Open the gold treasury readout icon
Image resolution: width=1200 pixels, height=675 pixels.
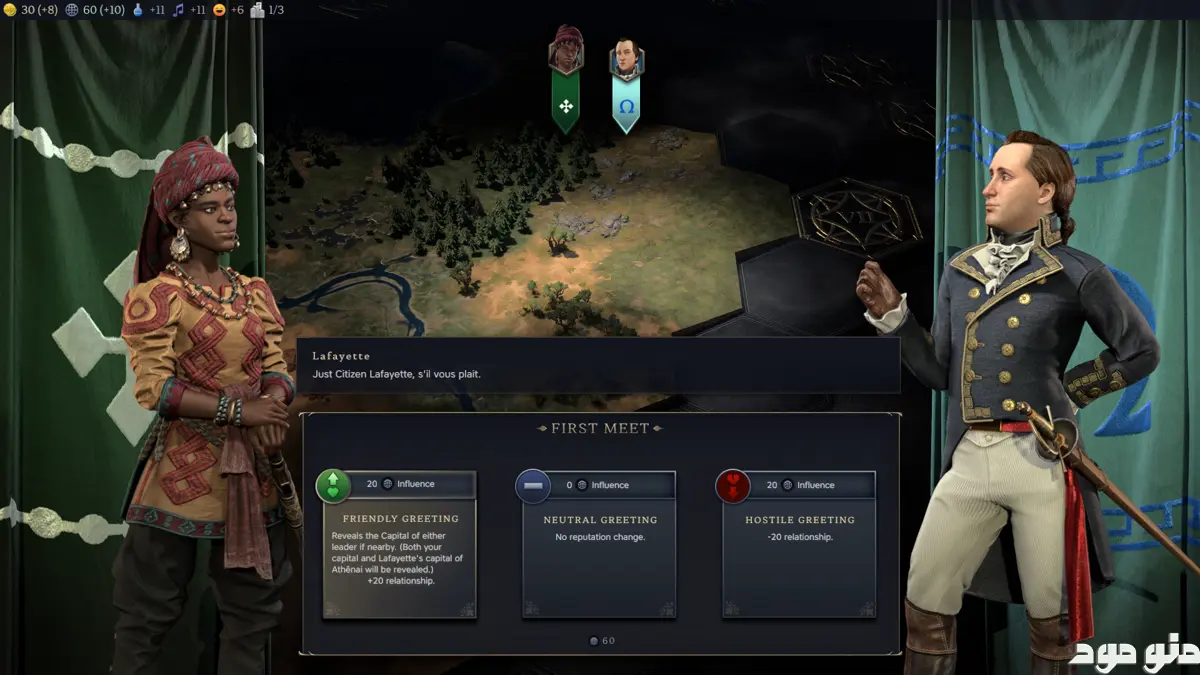tap(11, 10)
